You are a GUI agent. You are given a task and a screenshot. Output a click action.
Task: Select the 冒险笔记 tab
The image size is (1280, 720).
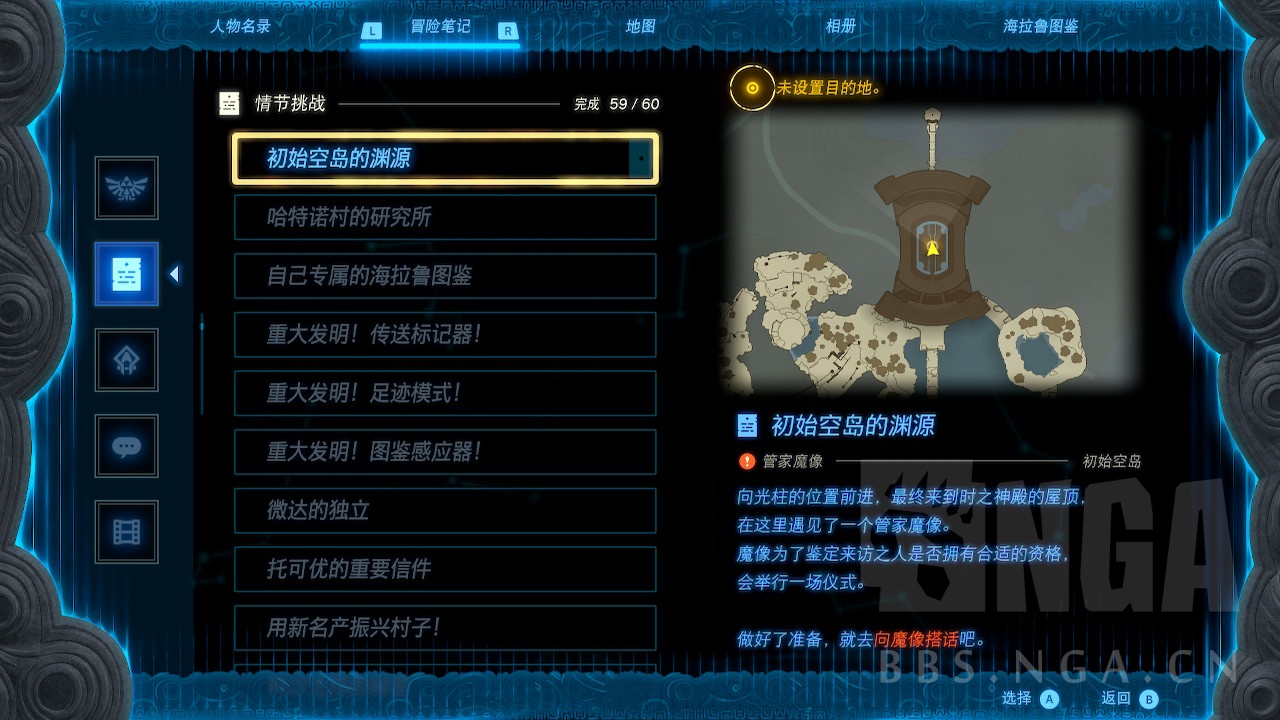point(440,27)
